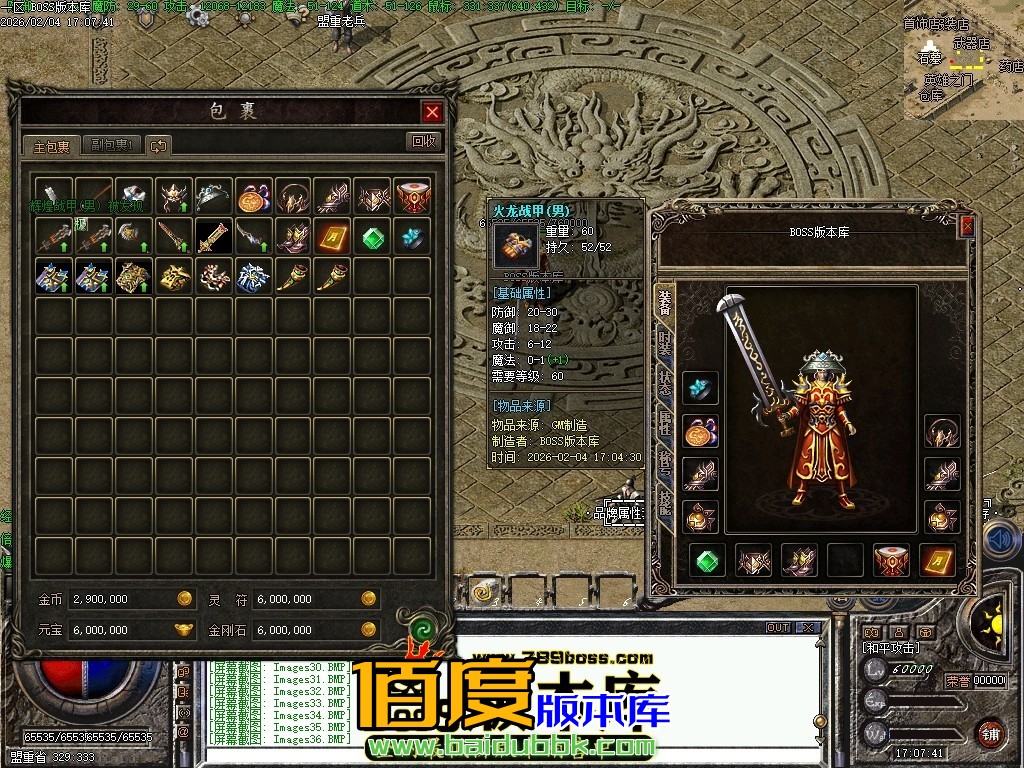The image size is (1024, 768).
Task: Switch to the 状态 status tab
Action: pyautogui.click(x=665, y=383)
